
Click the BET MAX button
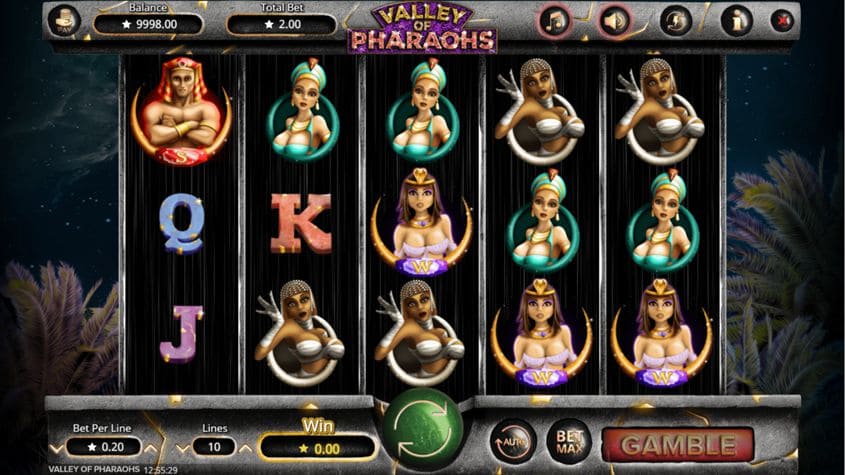coord(568,441)
